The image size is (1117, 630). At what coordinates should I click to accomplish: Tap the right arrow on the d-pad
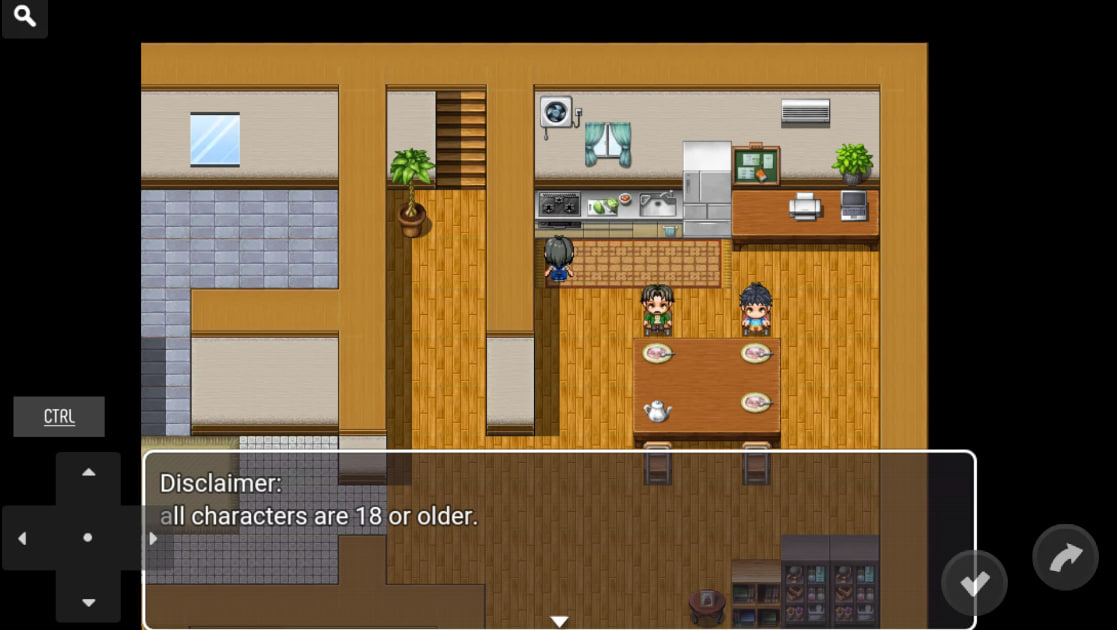153,538
